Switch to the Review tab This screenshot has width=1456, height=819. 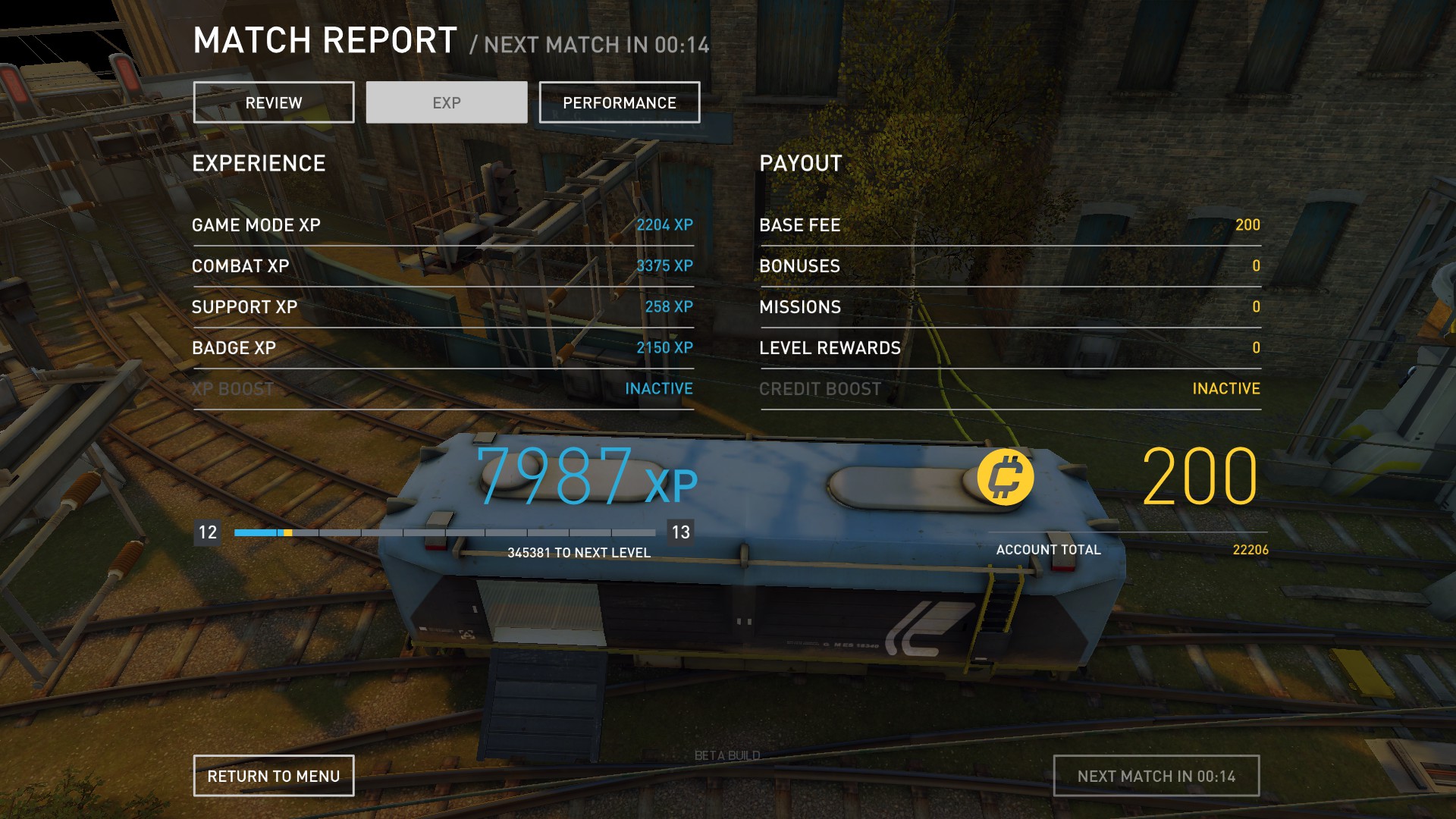pos(274,102)
